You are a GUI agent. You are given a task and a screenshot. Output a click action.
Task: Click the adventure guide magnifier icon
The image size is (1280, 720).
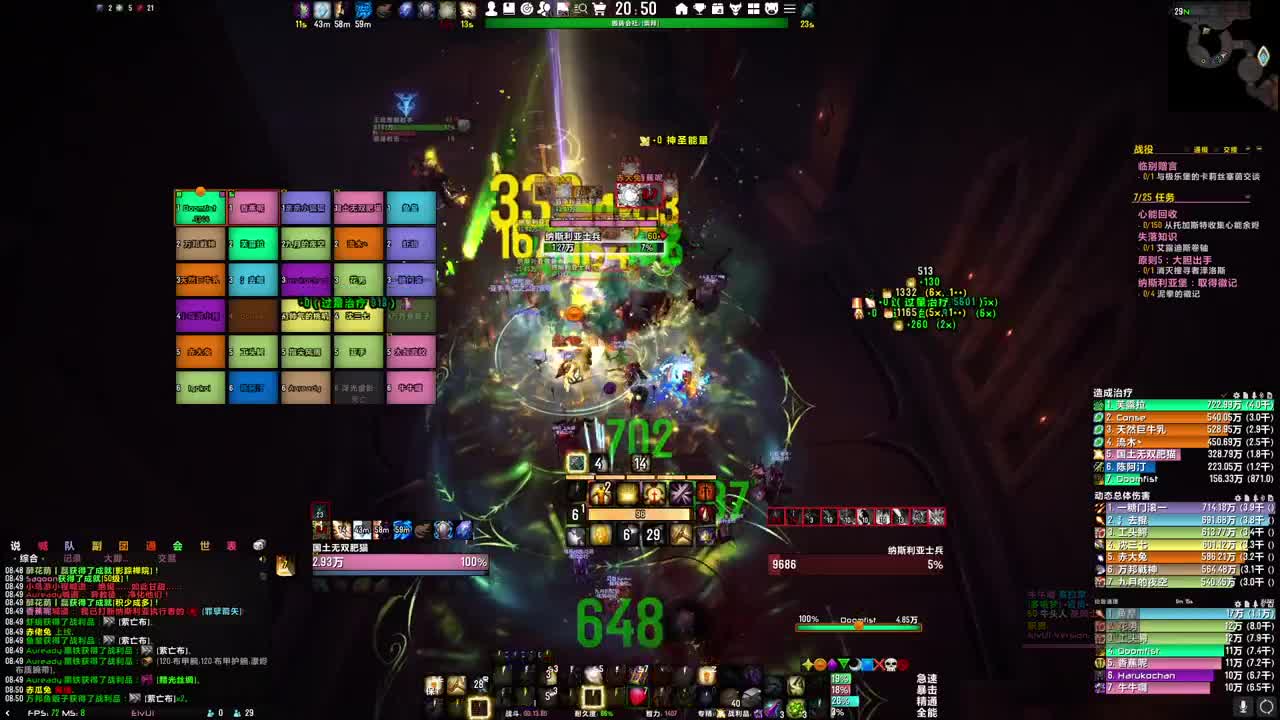580,8
